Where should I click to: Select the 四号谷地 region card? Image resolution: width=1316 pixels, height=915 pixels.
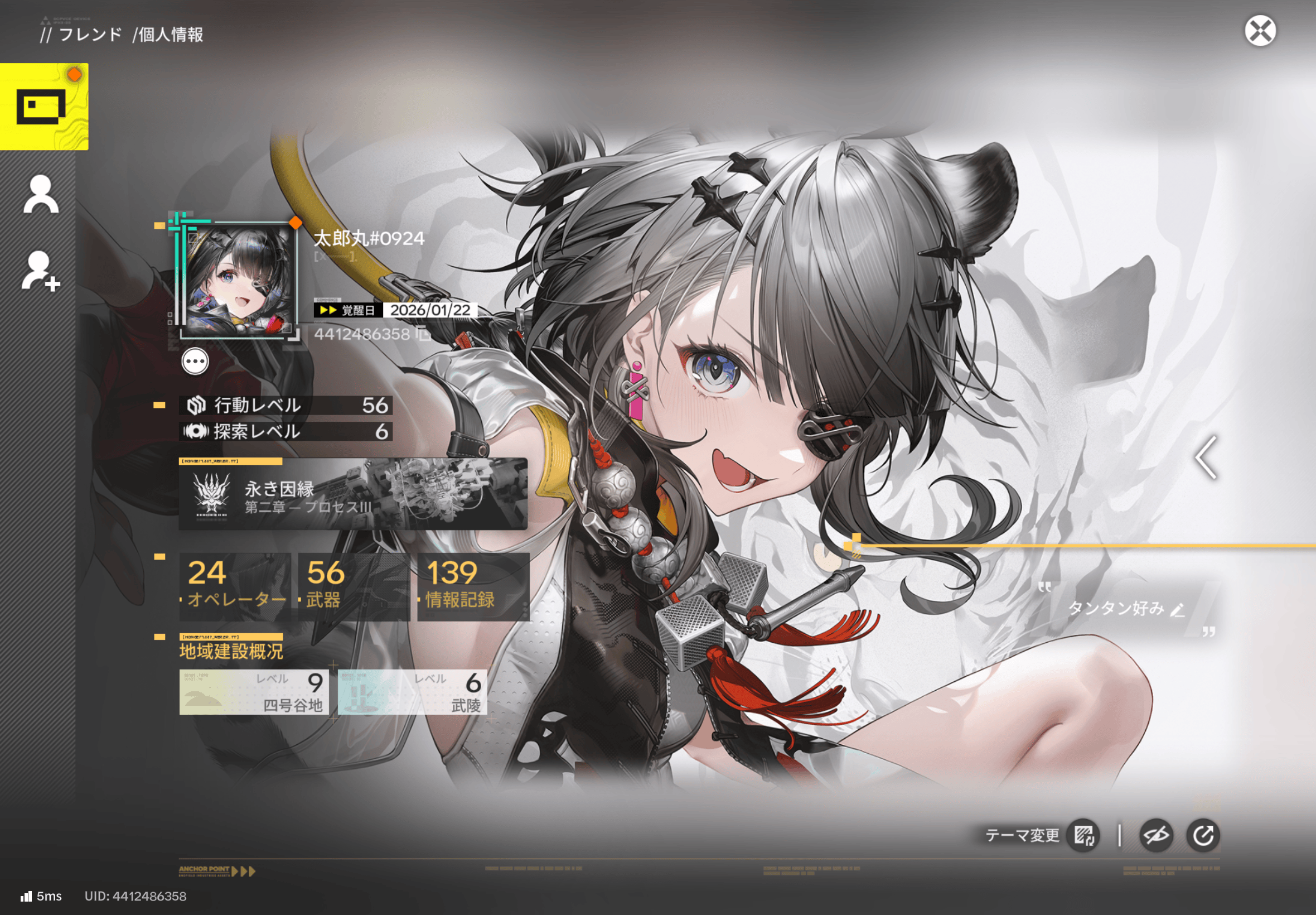coord(254,692)
